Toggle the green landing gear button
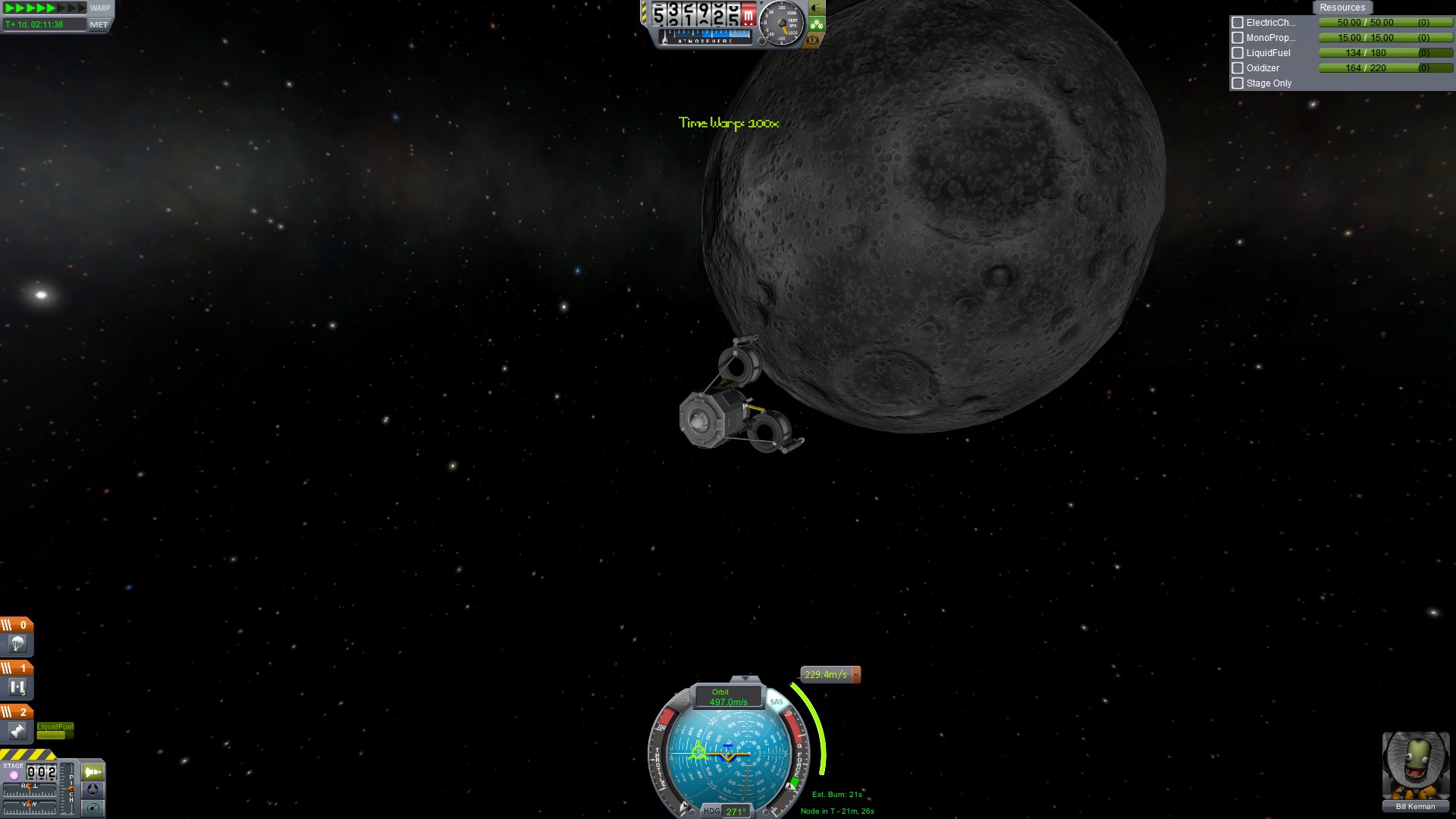 pos(816,24)
